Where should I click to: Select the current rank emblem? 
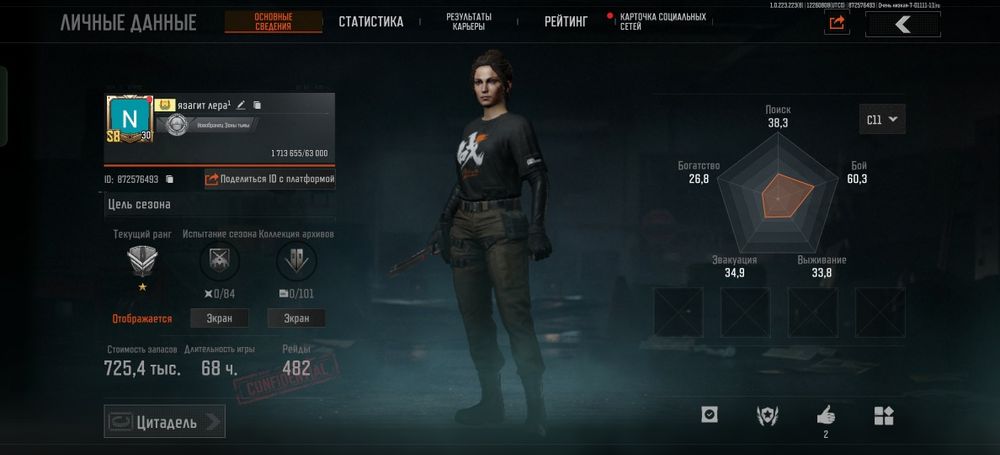pos(141,262)
